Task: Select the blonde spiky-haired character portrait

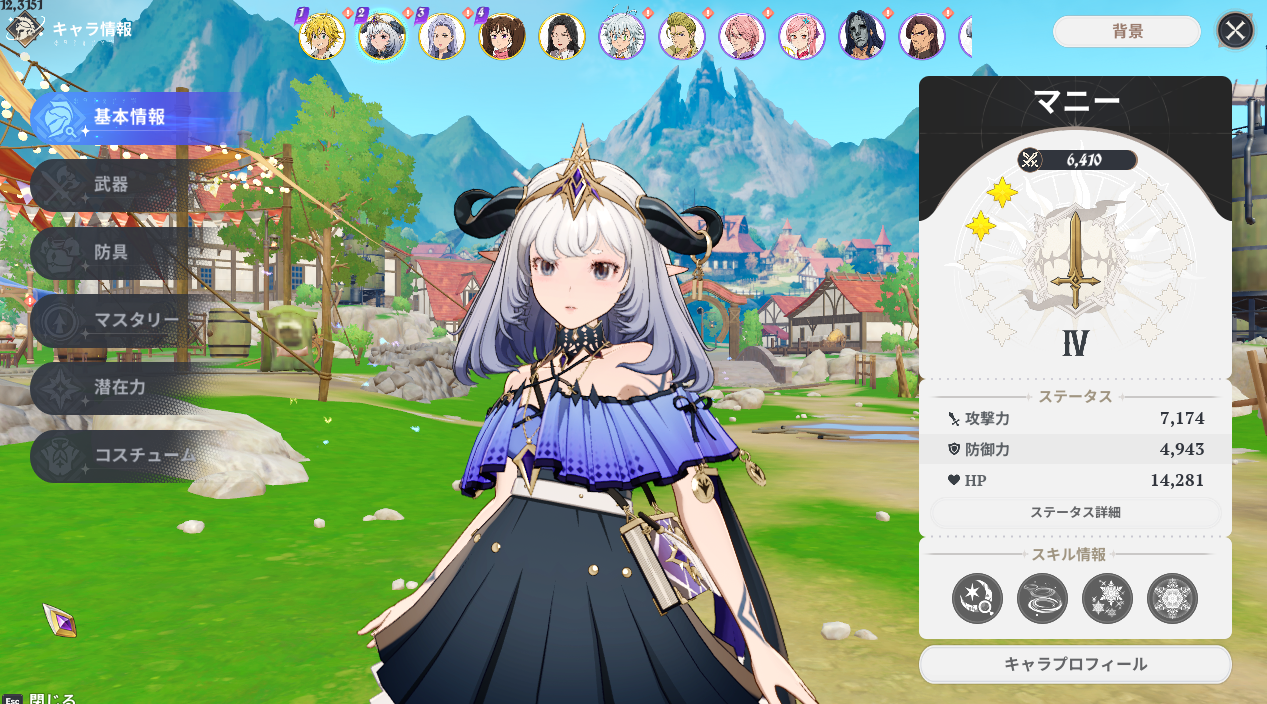Action: click(322, 37)
